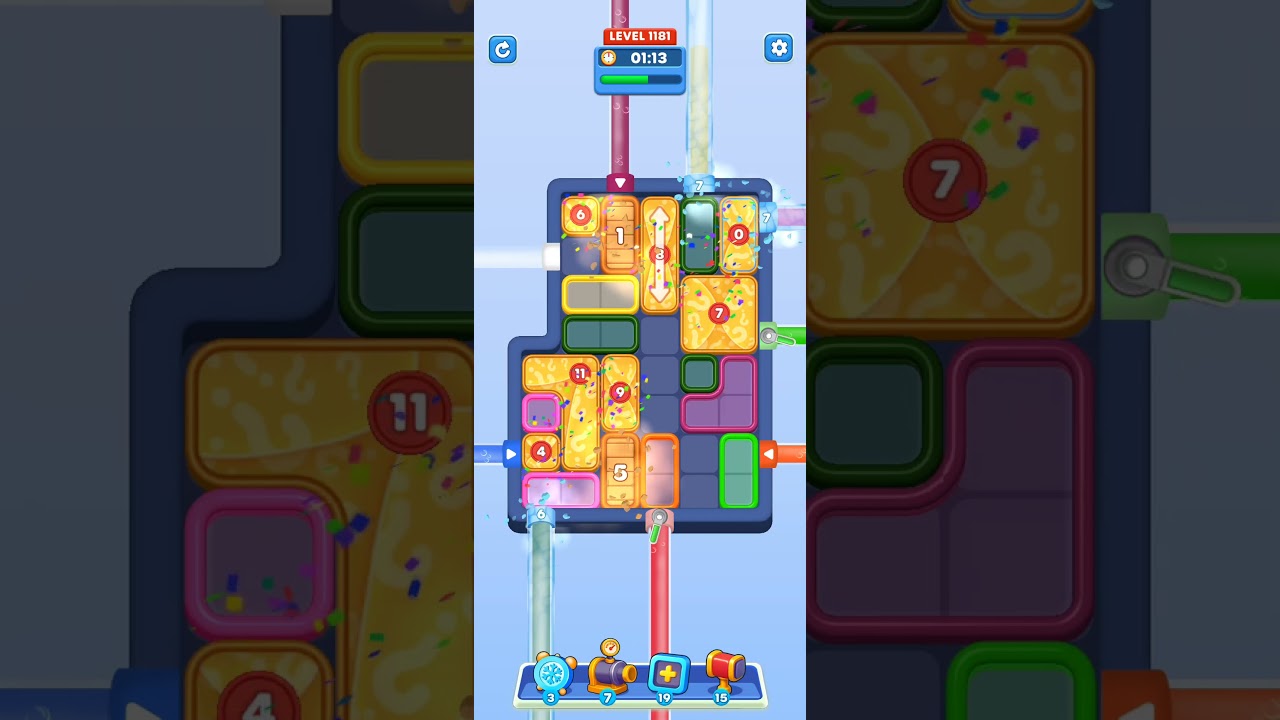
Task: Open the settings gear
Action: pos(779,48)
